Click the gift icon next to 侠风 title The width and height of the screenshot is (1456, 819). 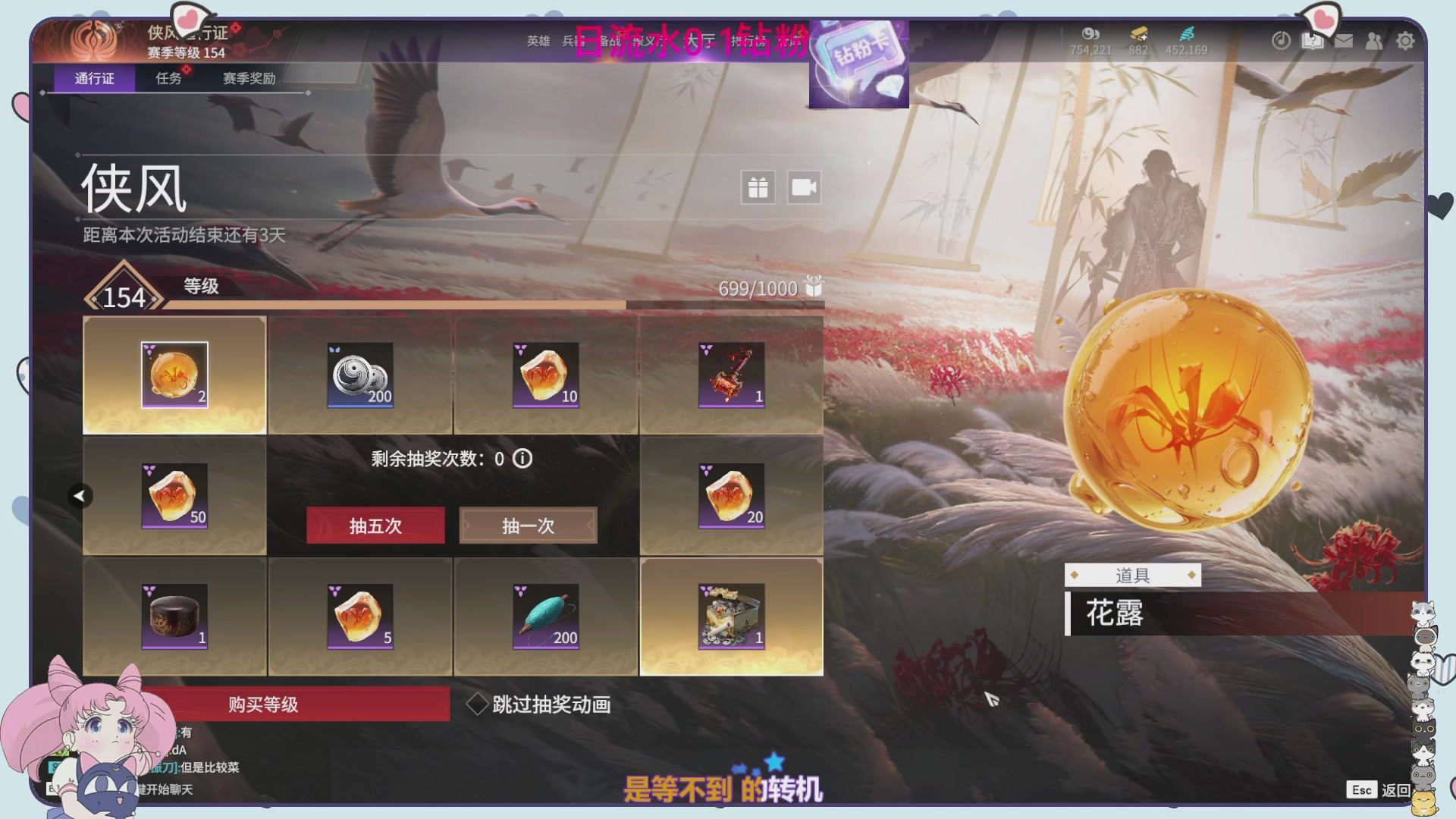[757, 187]
